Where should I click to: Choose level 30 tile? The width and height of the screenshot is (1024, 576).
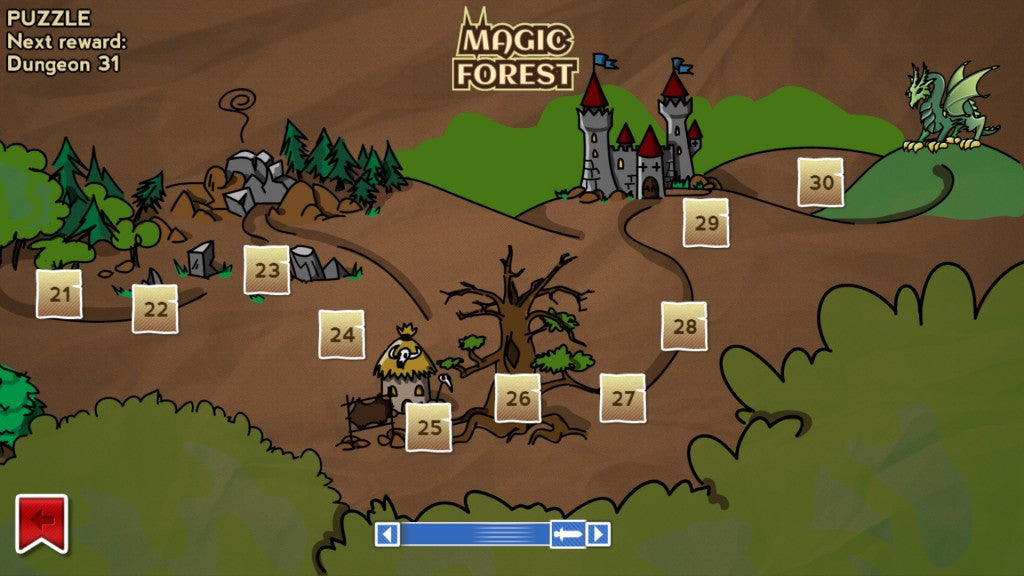[x=821, y=182]
